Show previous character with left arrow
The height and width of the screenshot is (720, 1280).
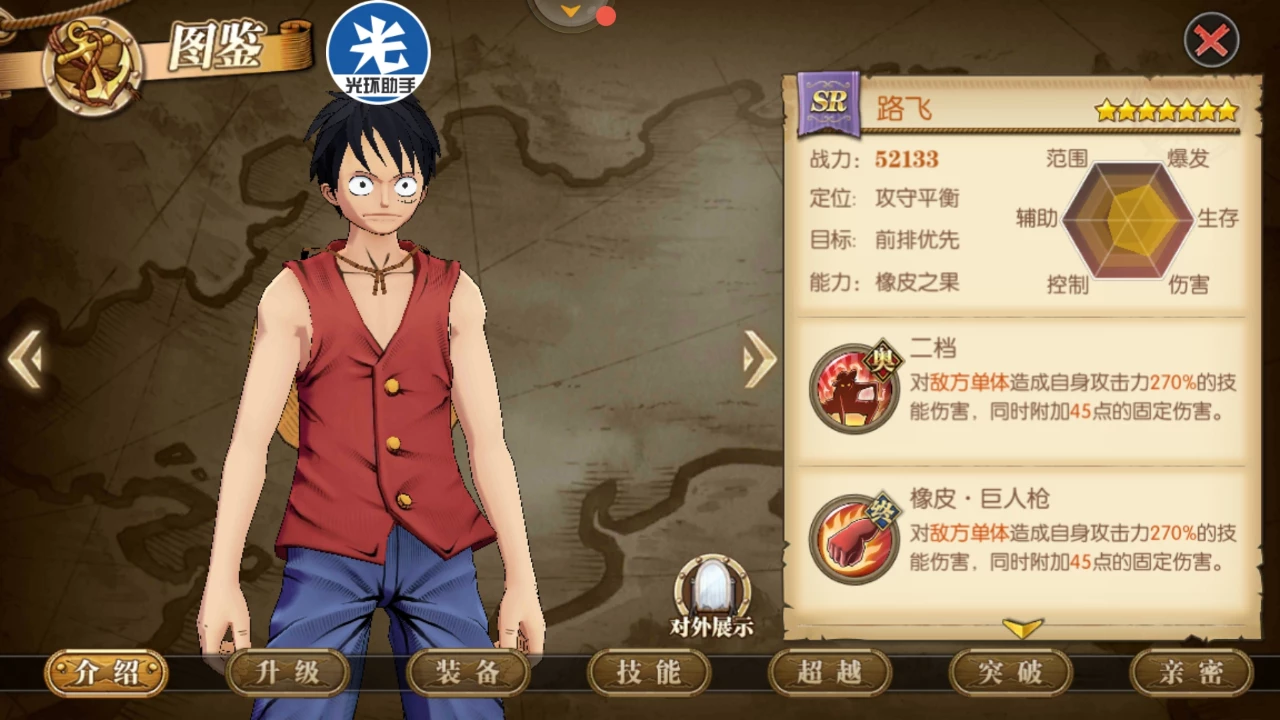pos(25,359)
